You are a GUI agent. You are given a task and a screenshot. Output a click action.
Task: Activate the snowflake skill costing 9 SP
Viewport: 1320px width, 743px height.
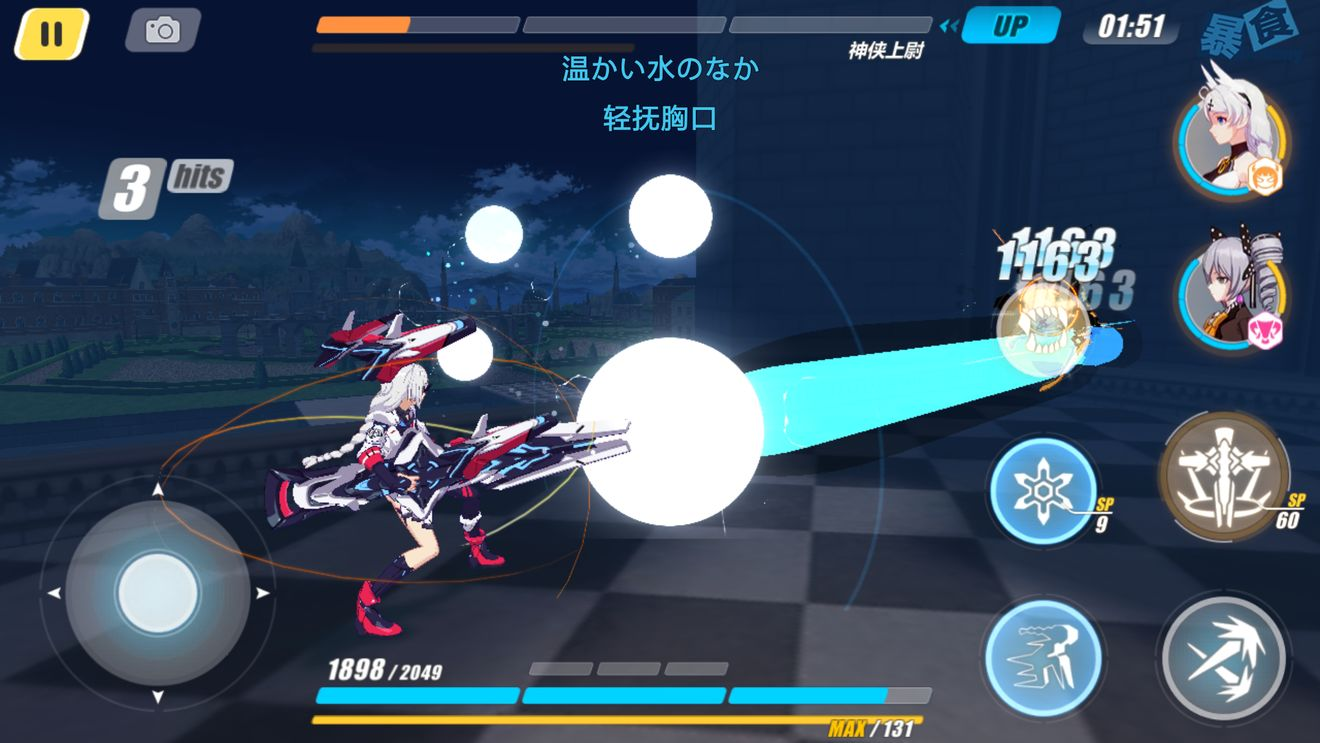1042,492
